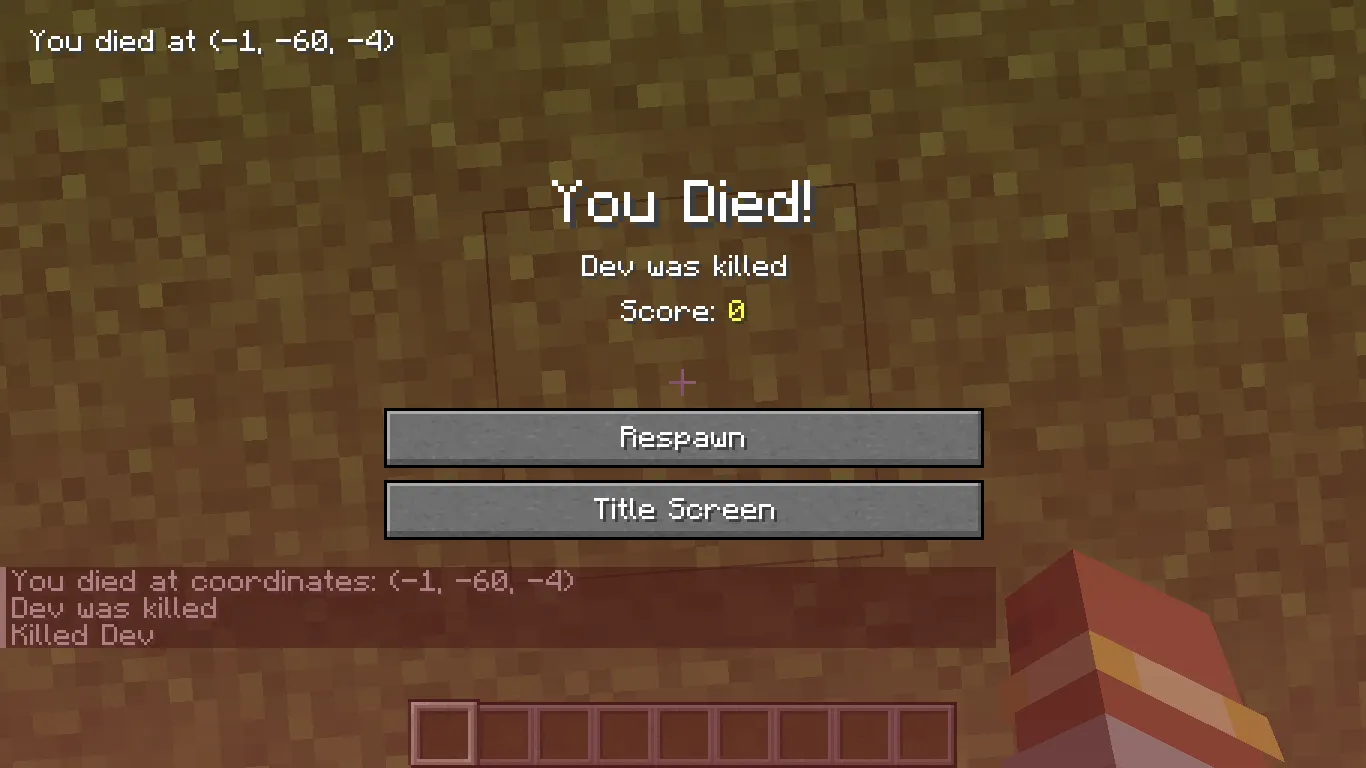Click the top-left death location message

(x=210, y=41)
